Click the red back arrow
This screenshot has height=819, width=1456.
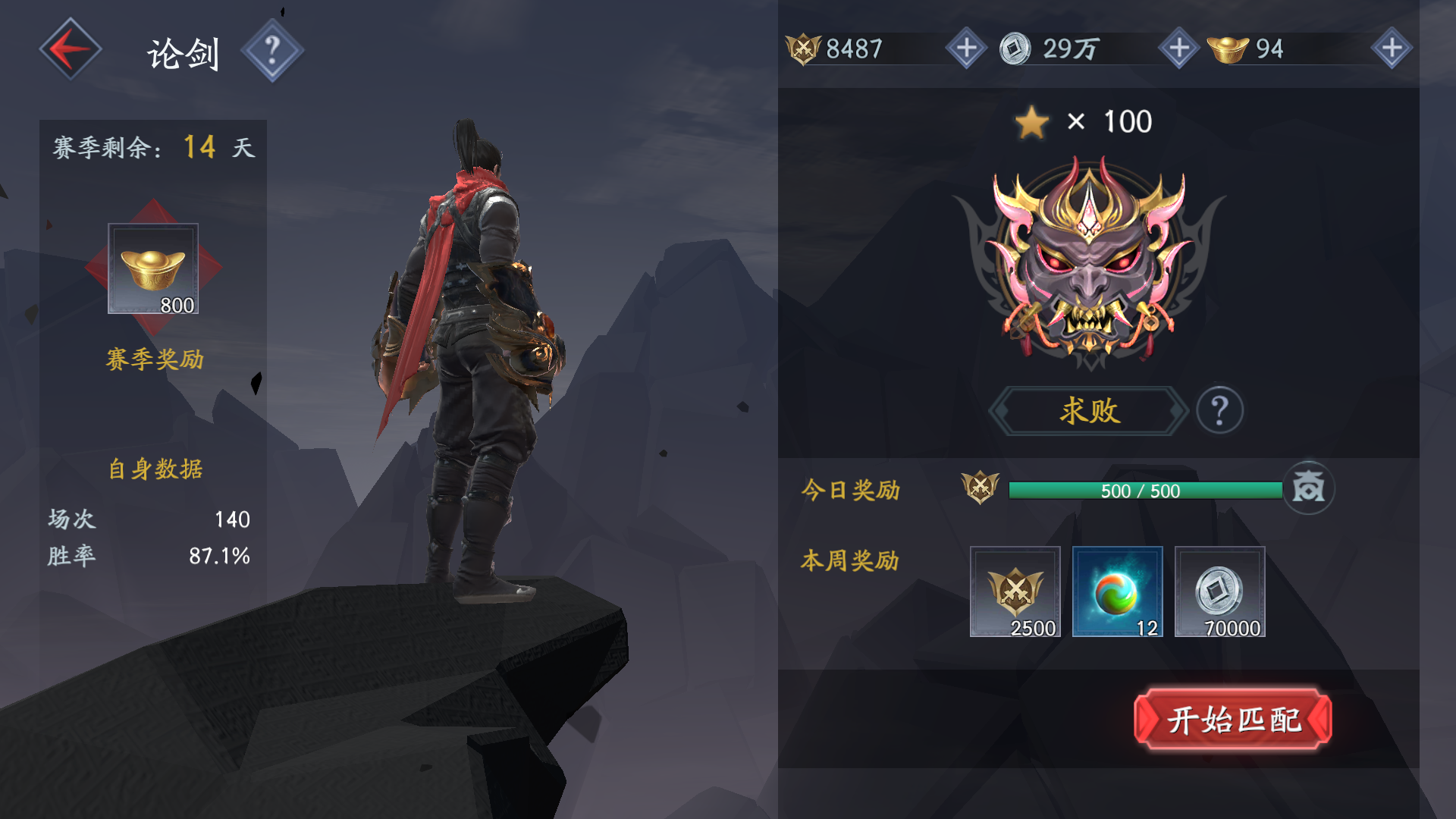(x=70, y=47)
